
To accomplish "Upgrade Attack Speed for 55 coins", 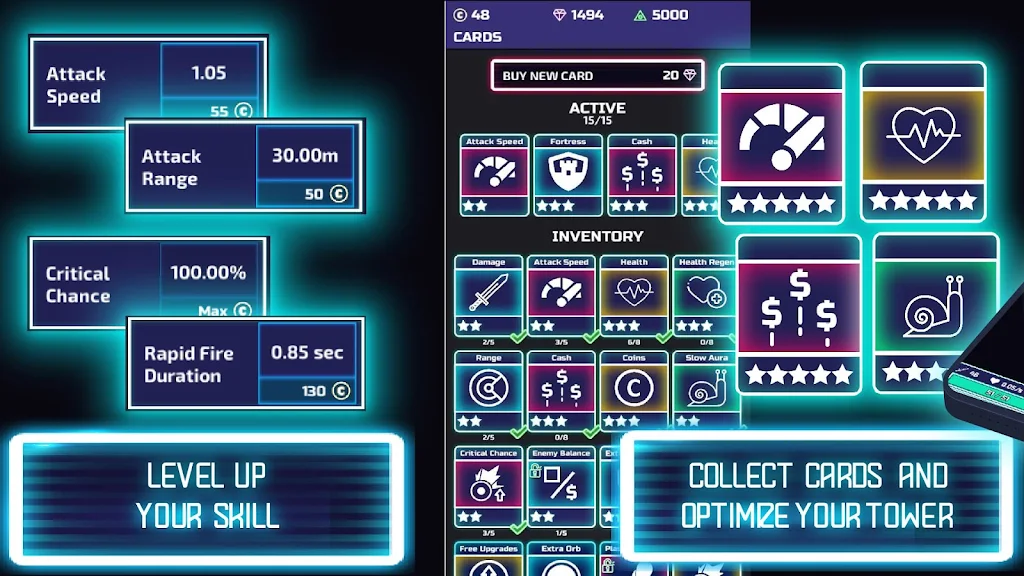I will coord(209,111).
